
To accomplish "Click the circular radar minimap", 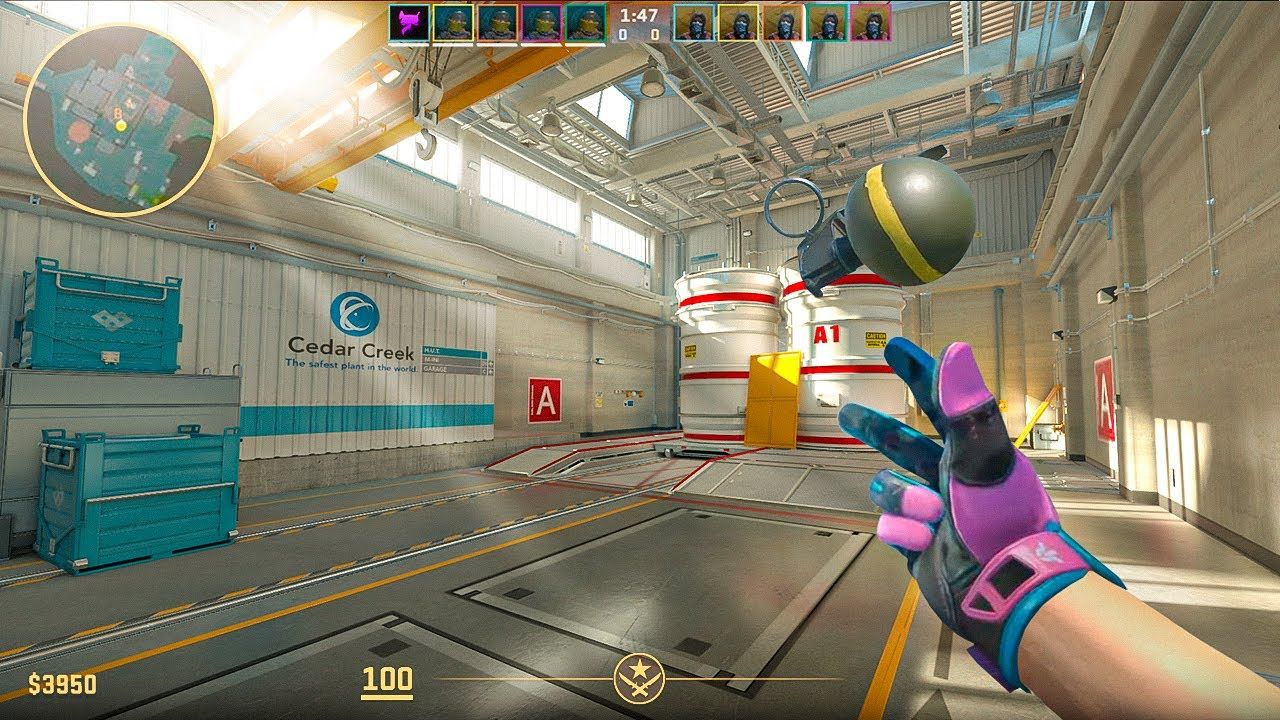I will coord(119,120).
